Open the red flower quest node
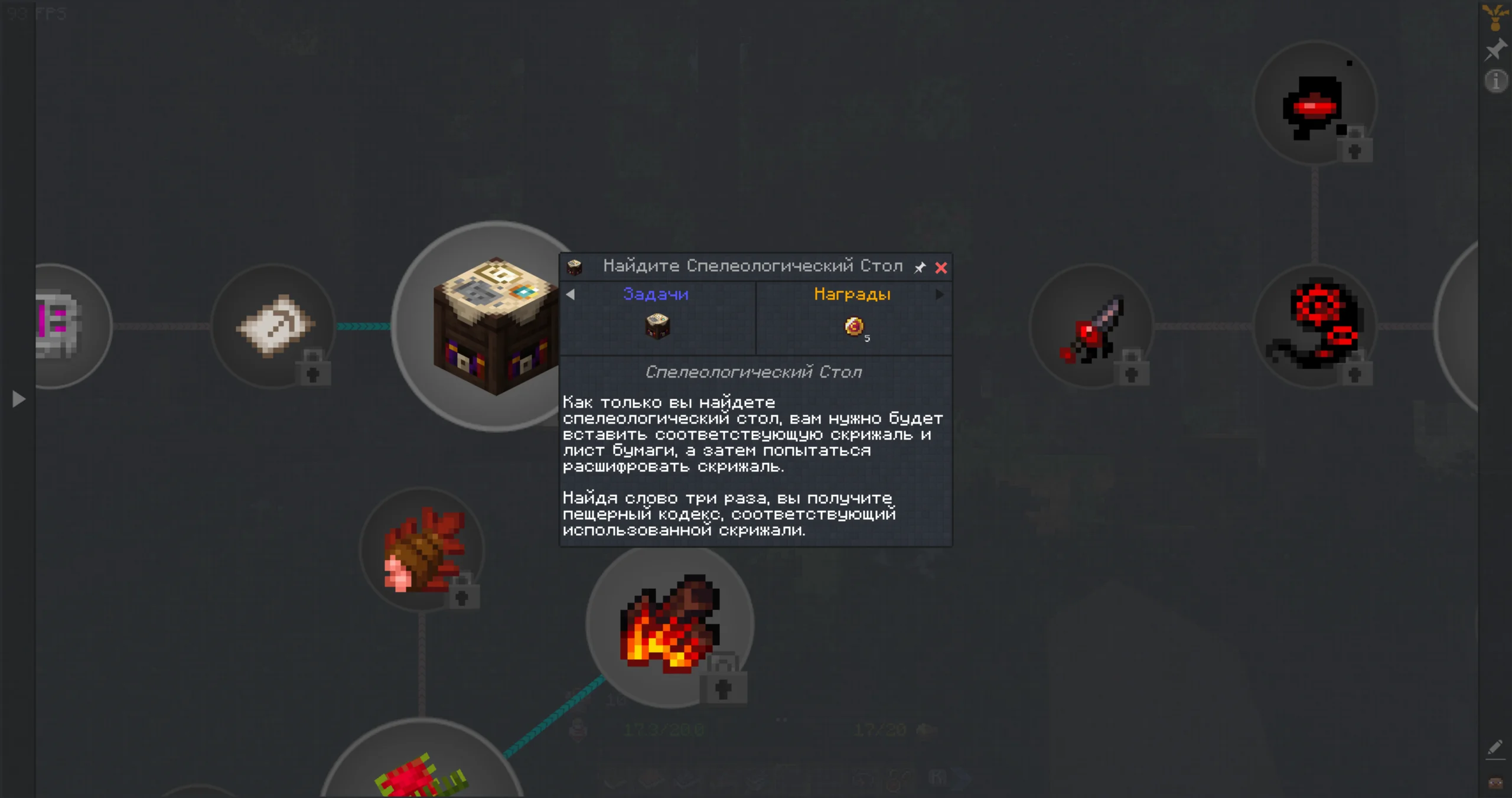The height and width of the screenshot is (798, 1512). coord(422,774)
